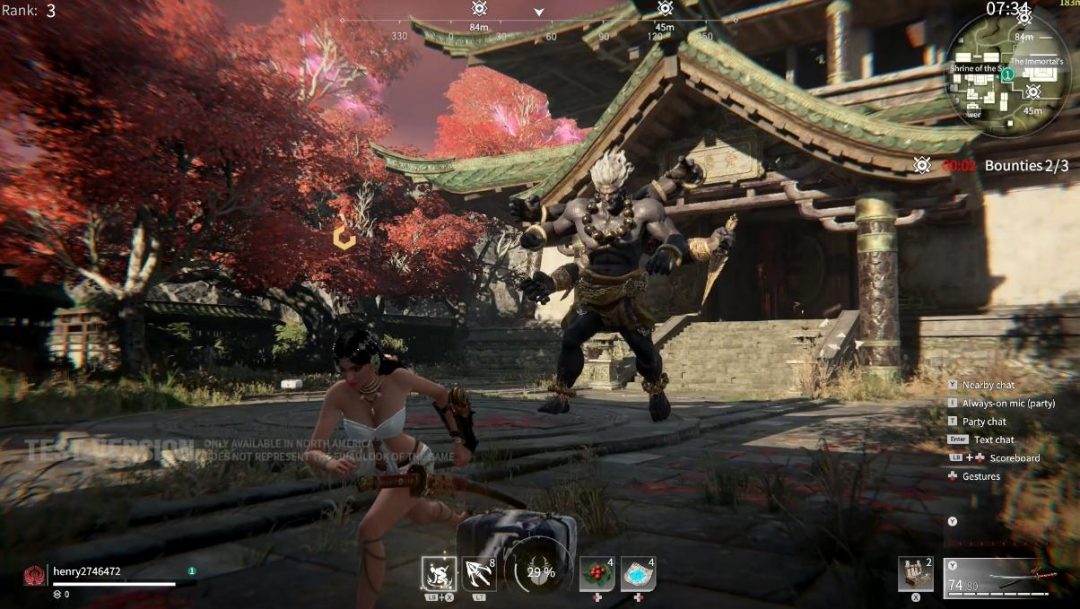This screenshot has height=609, width=1080.
Task: Trigger the arrow burst ultimate icon
Action: pyautogui.click(x=479, y=574)
